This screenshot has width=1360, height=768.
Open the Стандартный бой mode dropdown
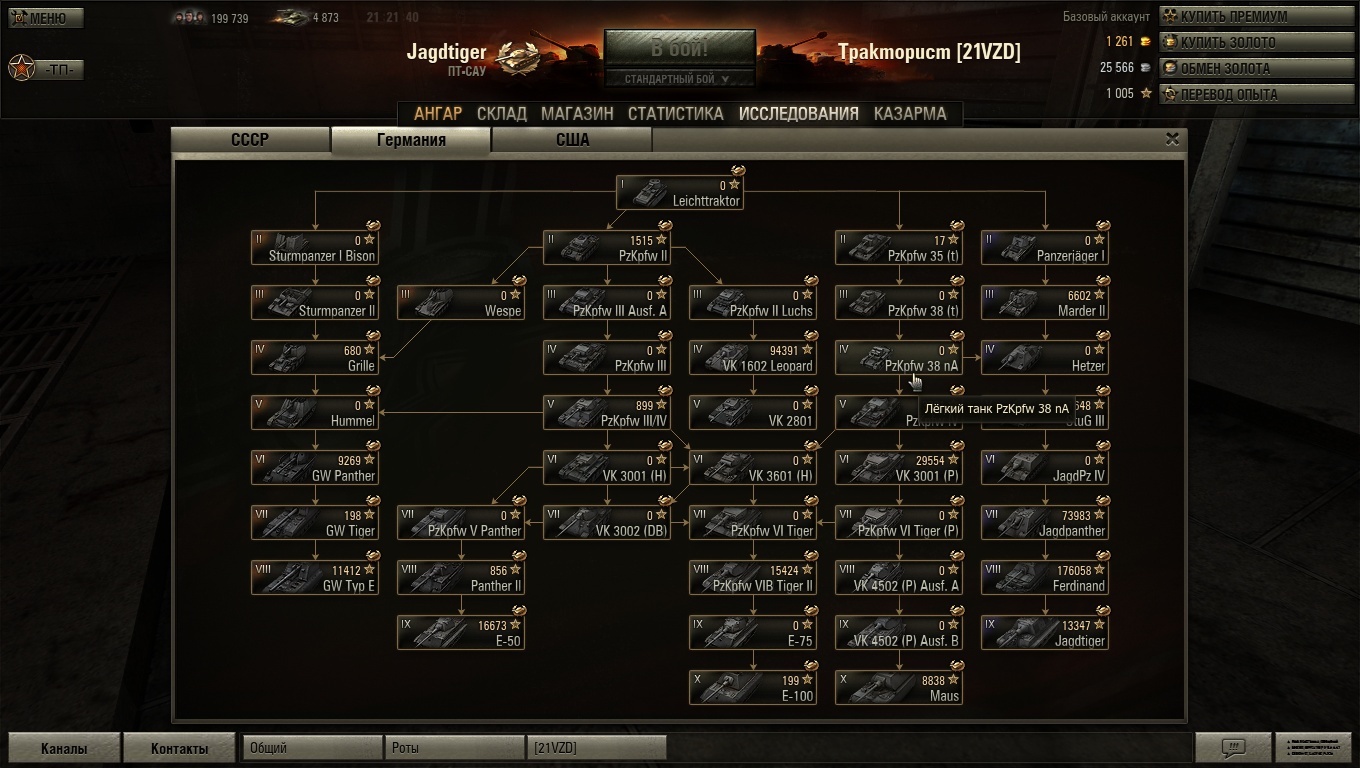(679, 79)
